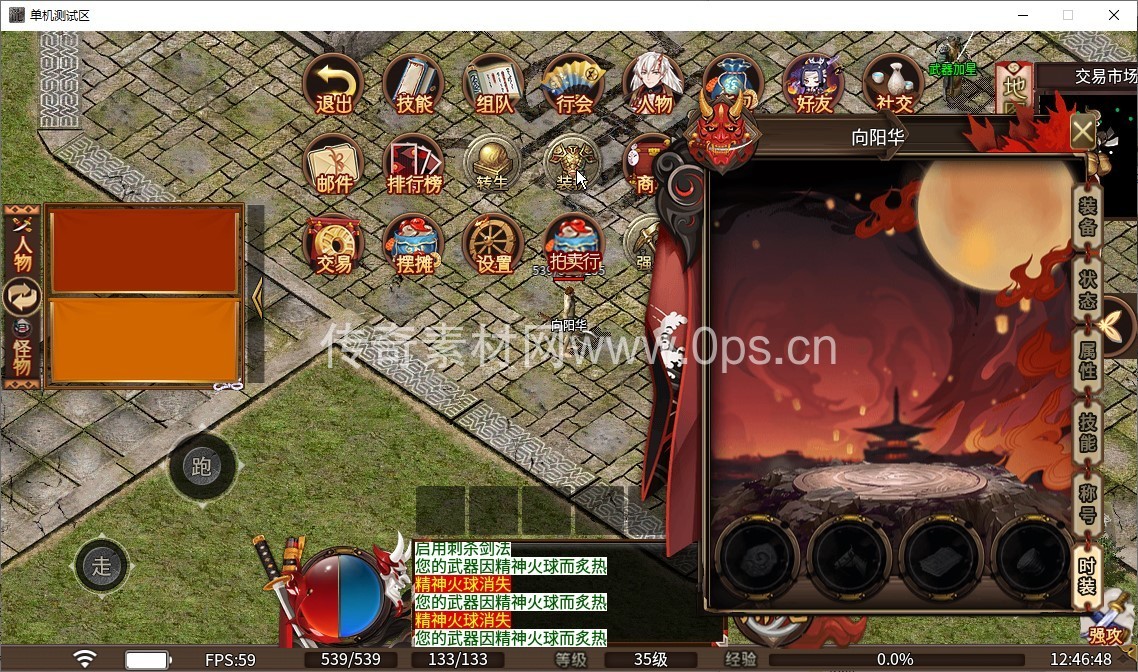Open the 设置 settings wheel
The height and width of the screenshot is (672, 1138).
[494, 245]
